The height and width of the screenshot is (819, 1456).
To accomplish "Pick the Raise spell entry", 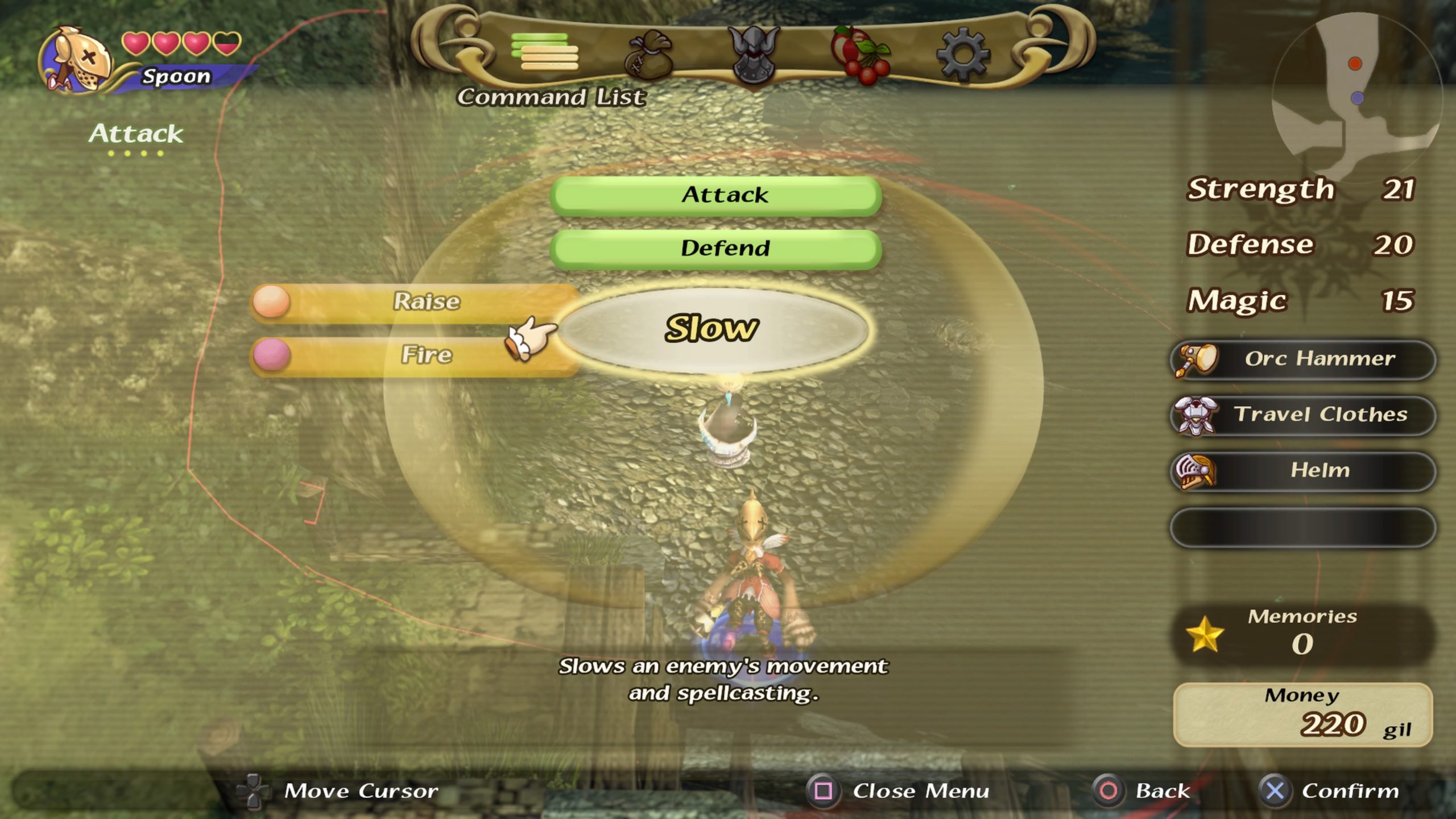I will coord(415,301).
